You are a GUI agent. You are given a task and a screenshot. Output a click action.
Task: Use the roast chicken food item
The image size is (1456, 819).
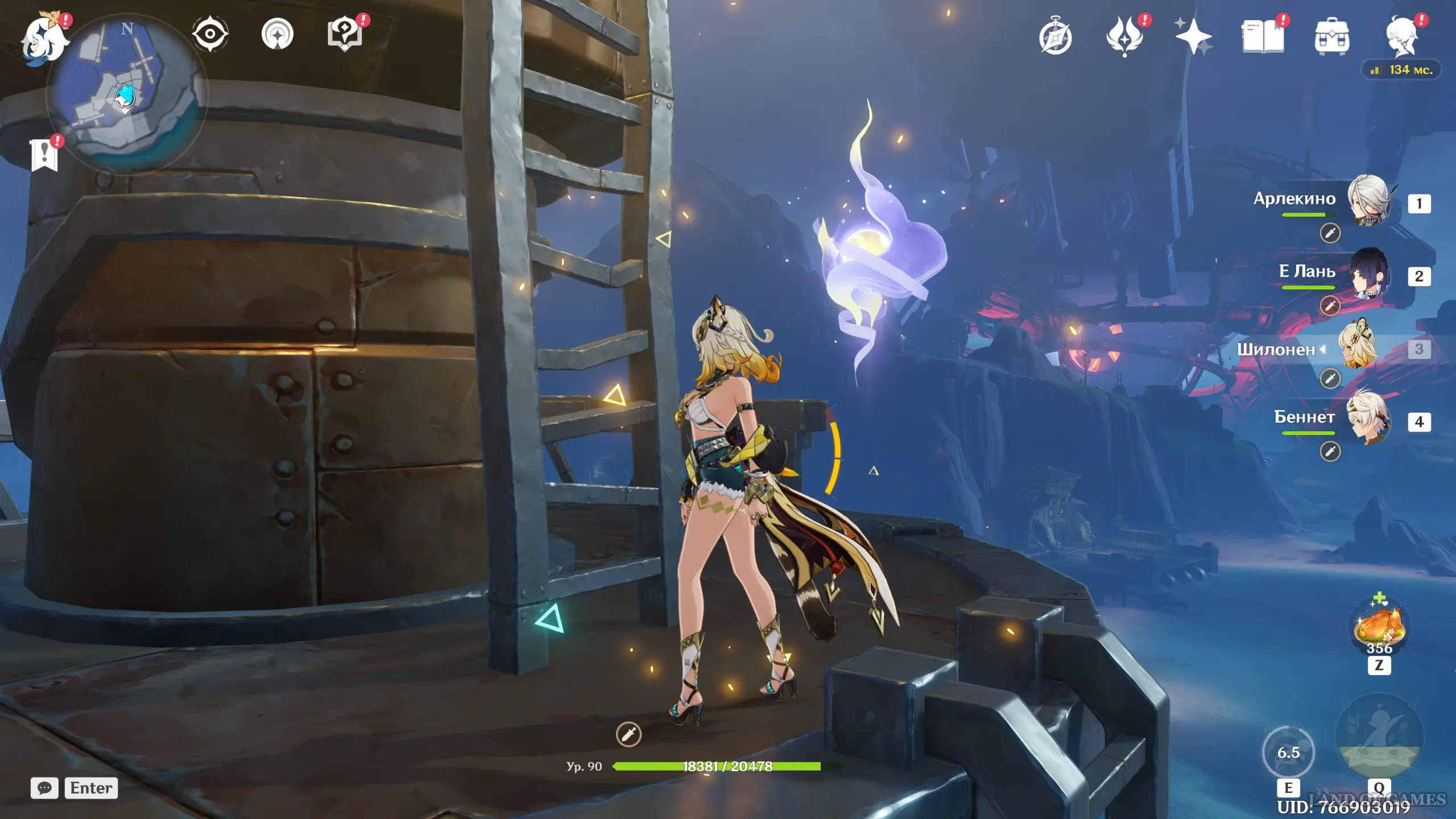1379,627
